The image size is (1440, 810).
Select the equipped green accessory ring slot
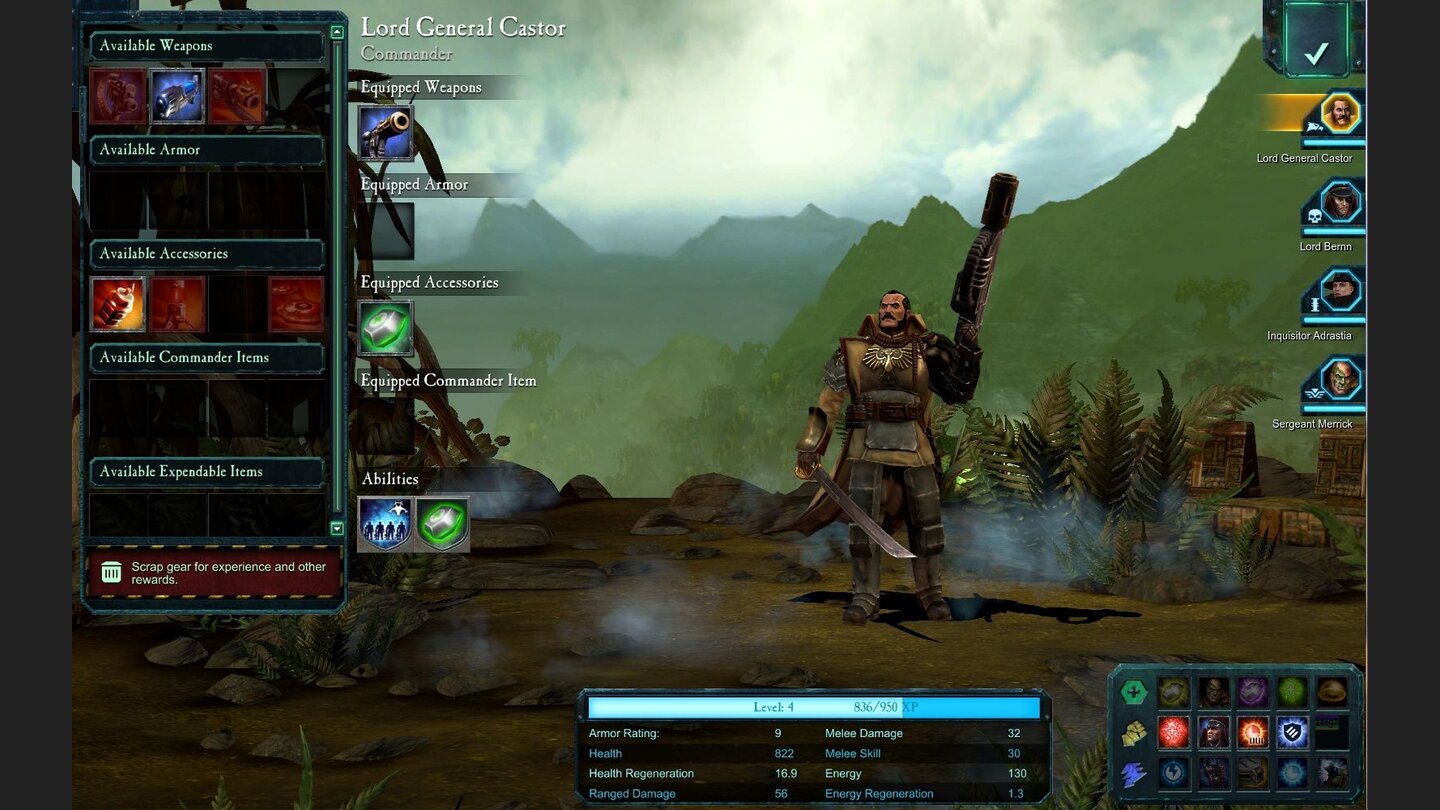[x=386, y=327]
